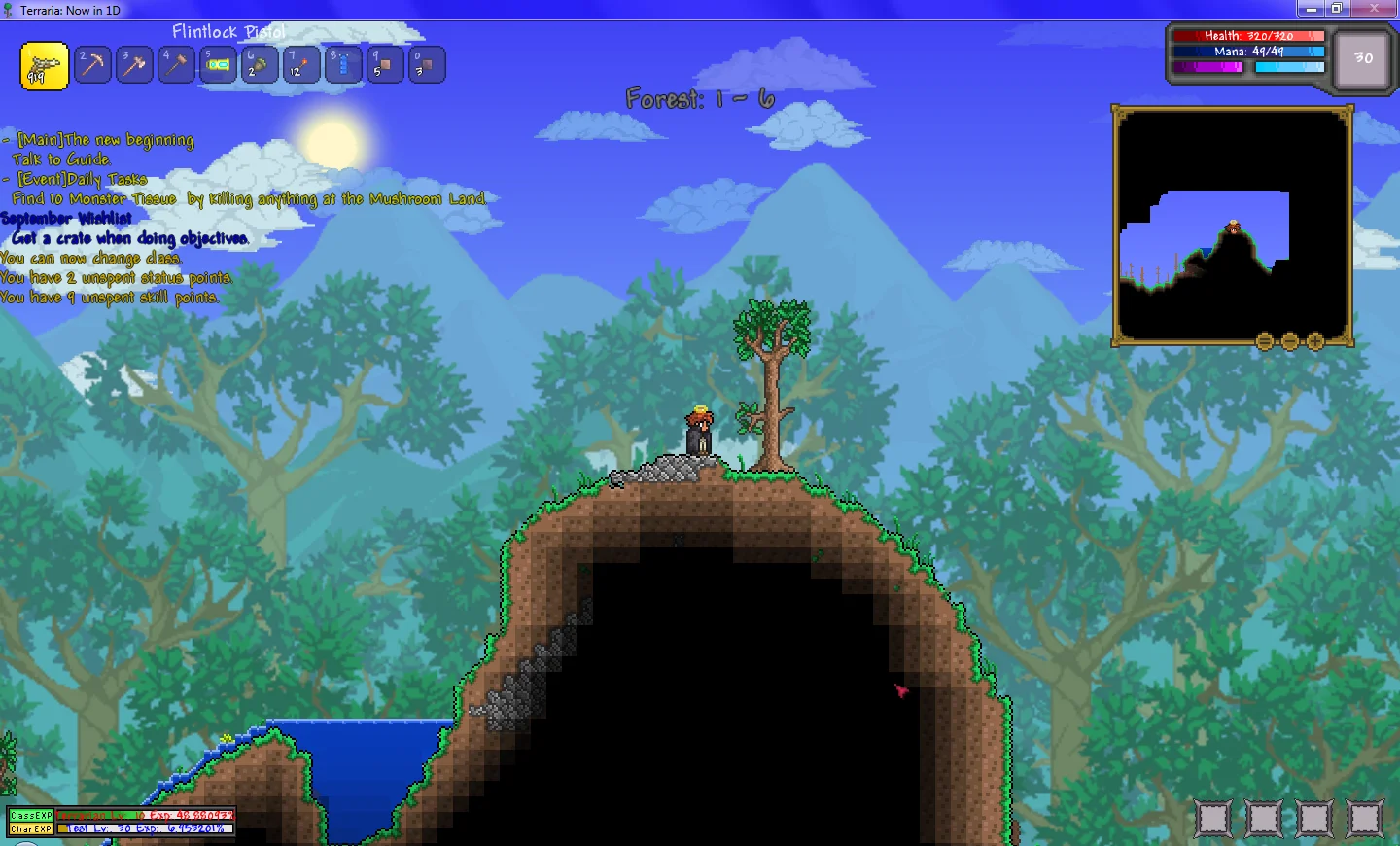Image resolution: width=1400 pixels, height=846 pixels.
Task: Zoom in the minimap with the plus button
Action: tap(1316, 341)
